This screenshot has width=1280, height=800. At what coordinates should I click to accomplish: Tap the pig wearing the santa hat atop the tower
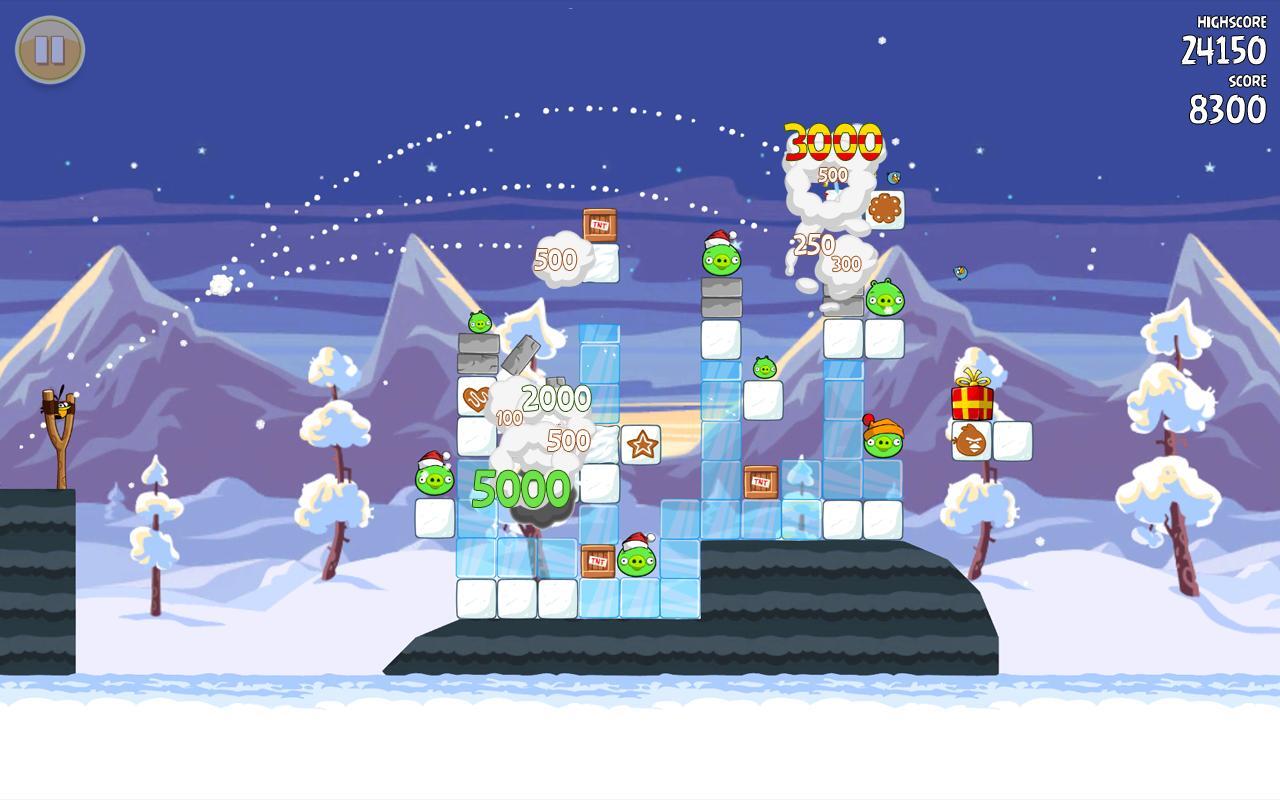(x=723, y=260)
